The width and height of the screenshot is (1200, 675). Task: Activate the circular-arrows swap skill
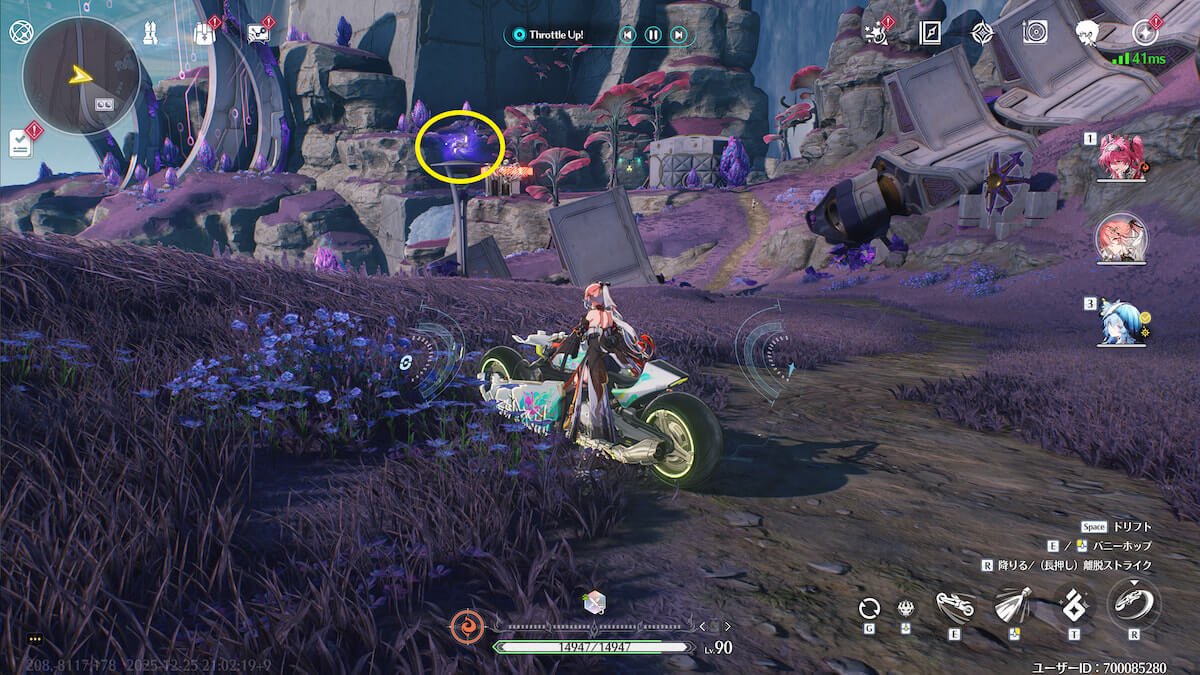(x=870, y=607)
